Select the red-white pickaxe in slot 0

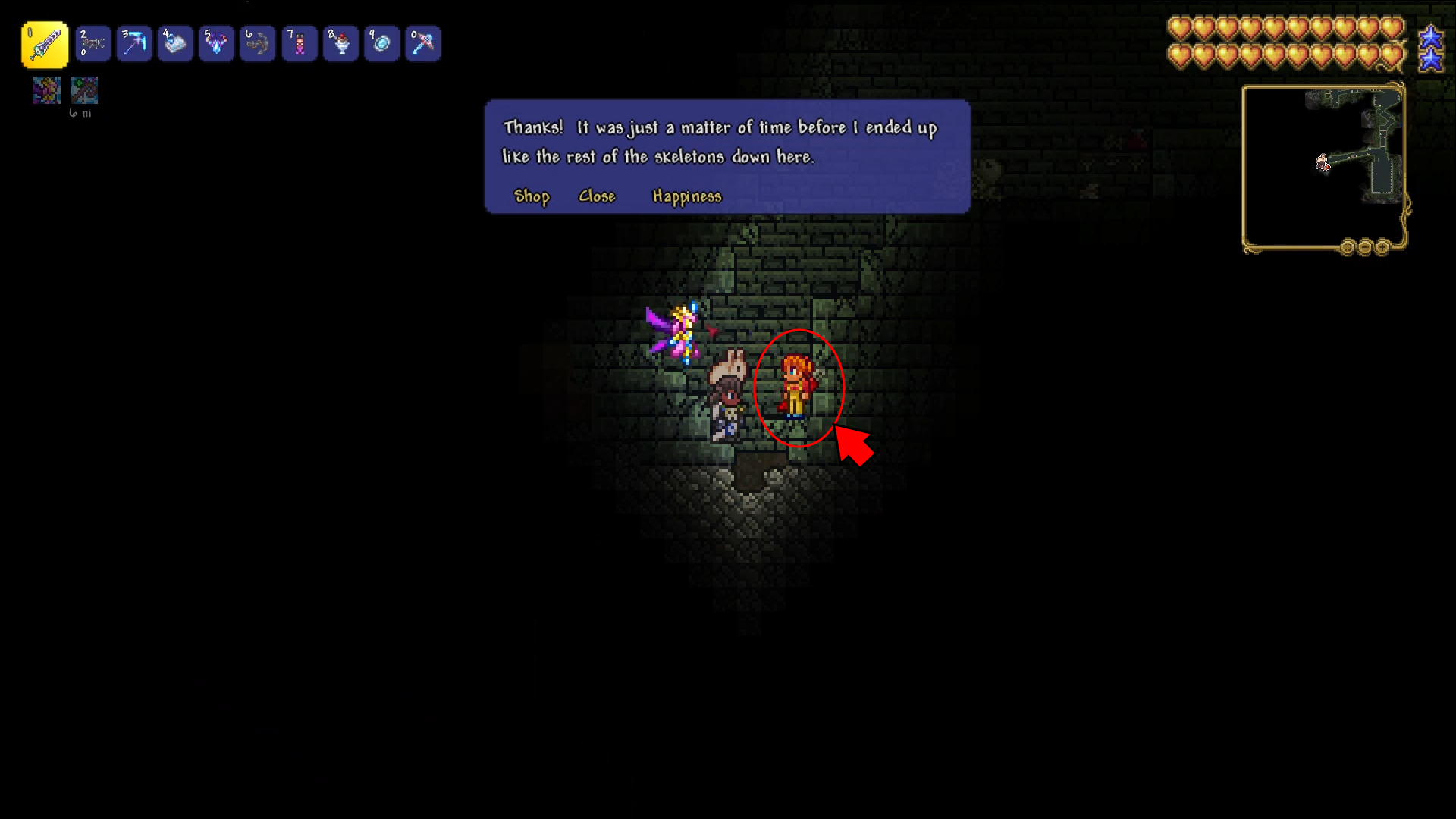[x=422, y=44]
